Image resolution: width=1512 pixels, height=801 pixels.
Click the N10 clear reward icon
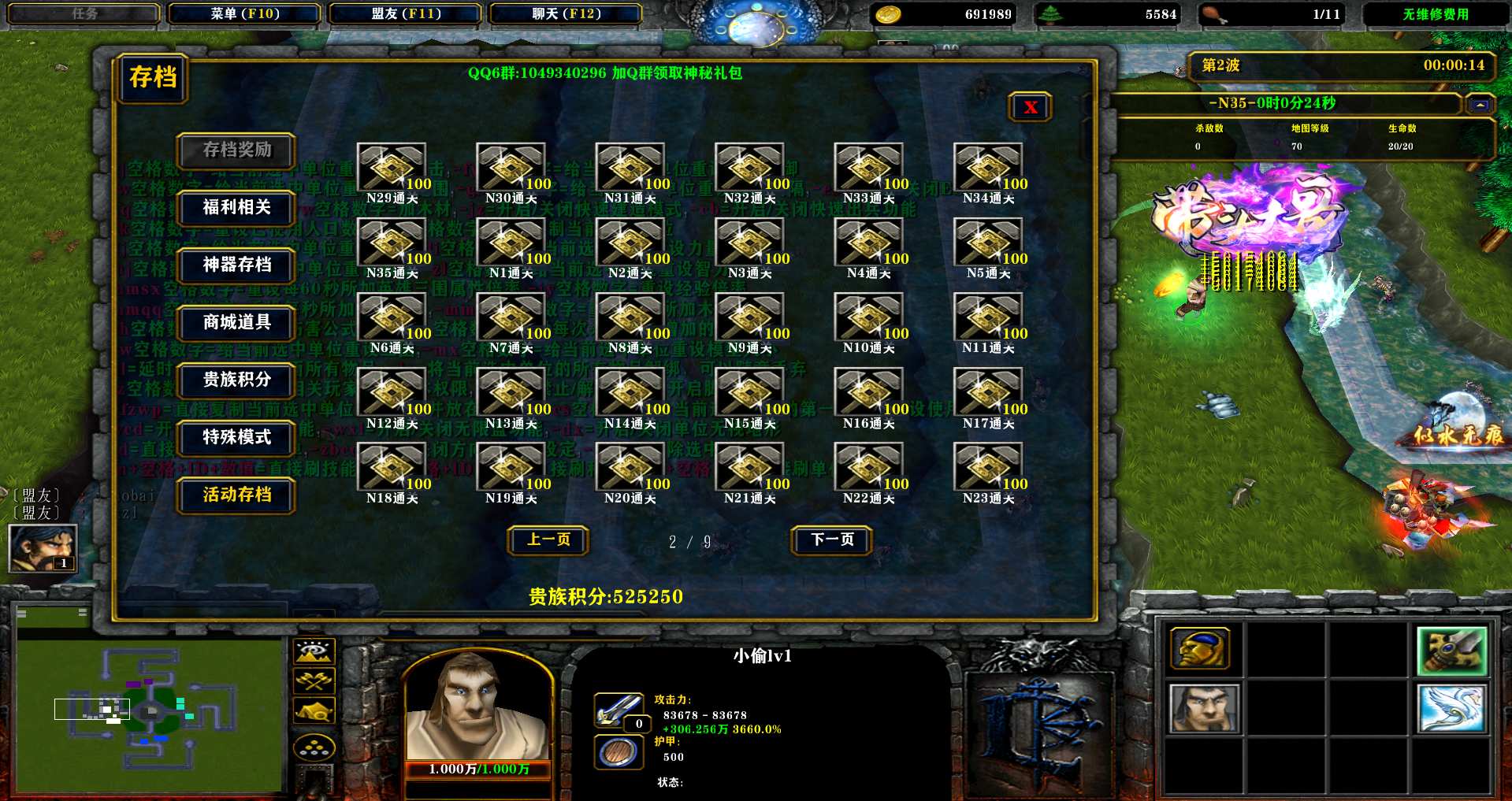868,317
